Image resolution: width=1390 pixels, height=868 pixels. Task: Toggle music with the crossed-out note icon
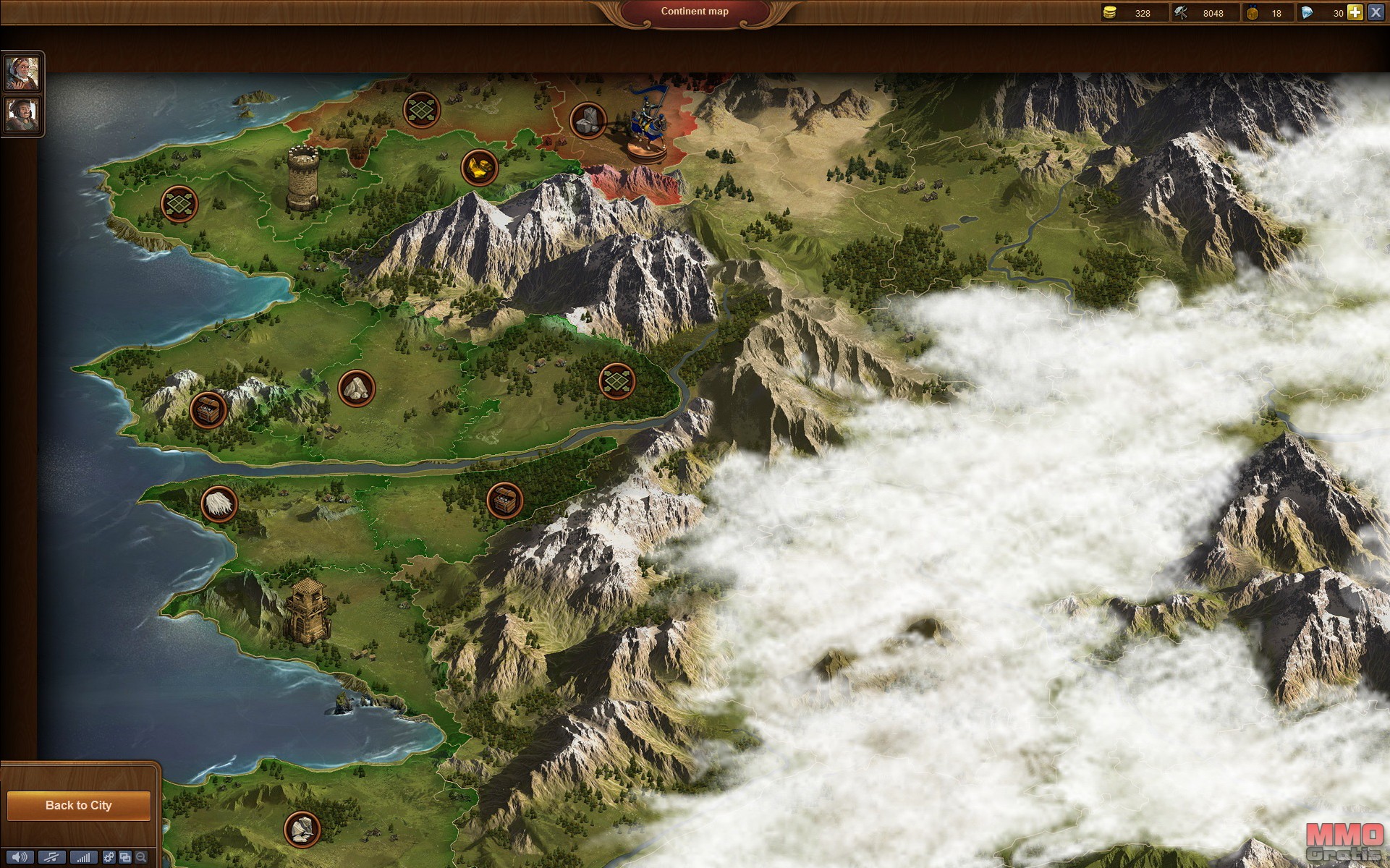point(51,857)
